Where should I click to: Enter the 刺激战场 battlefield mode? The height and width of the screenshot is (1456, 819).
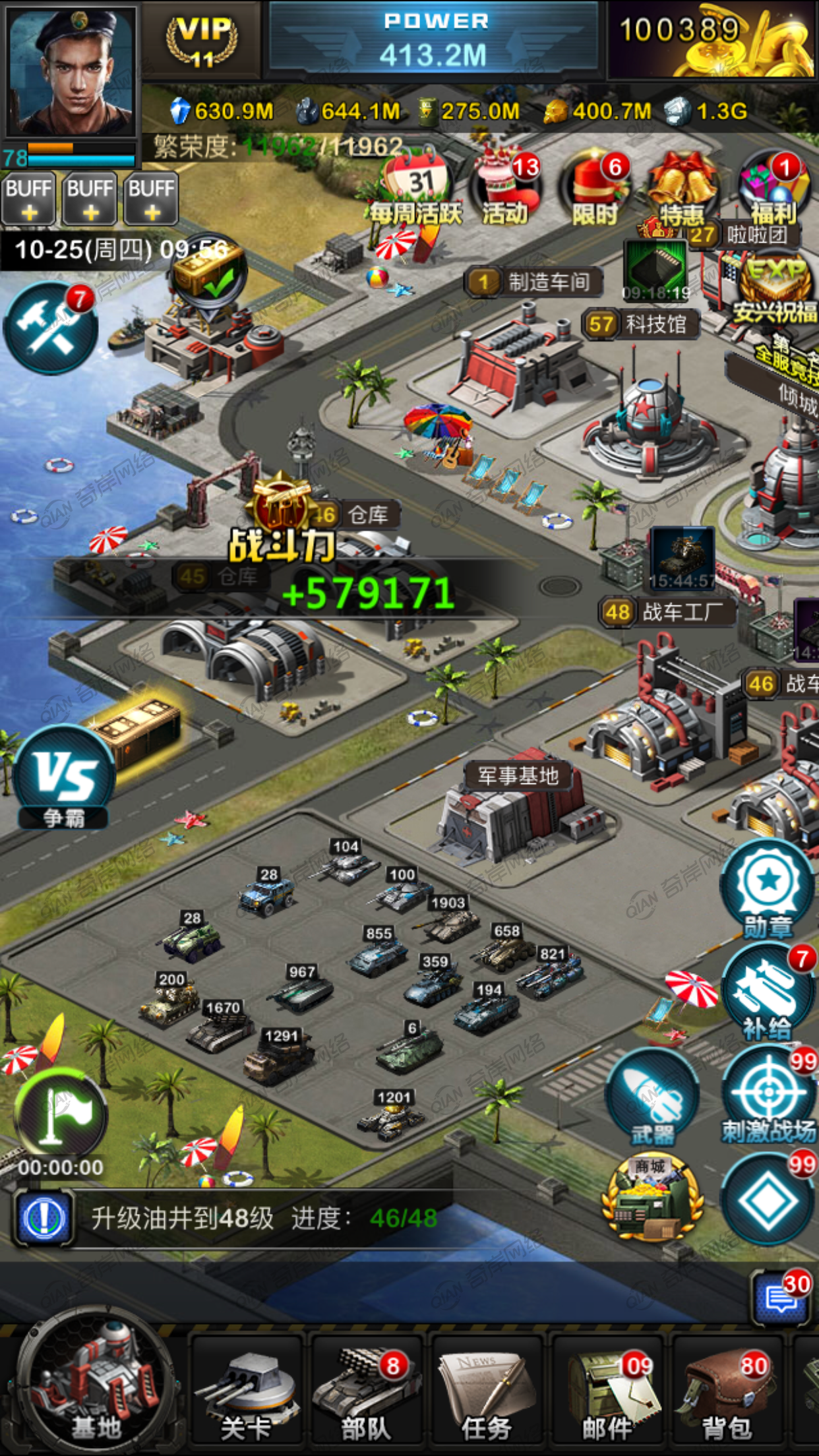tap(769, 1096)
